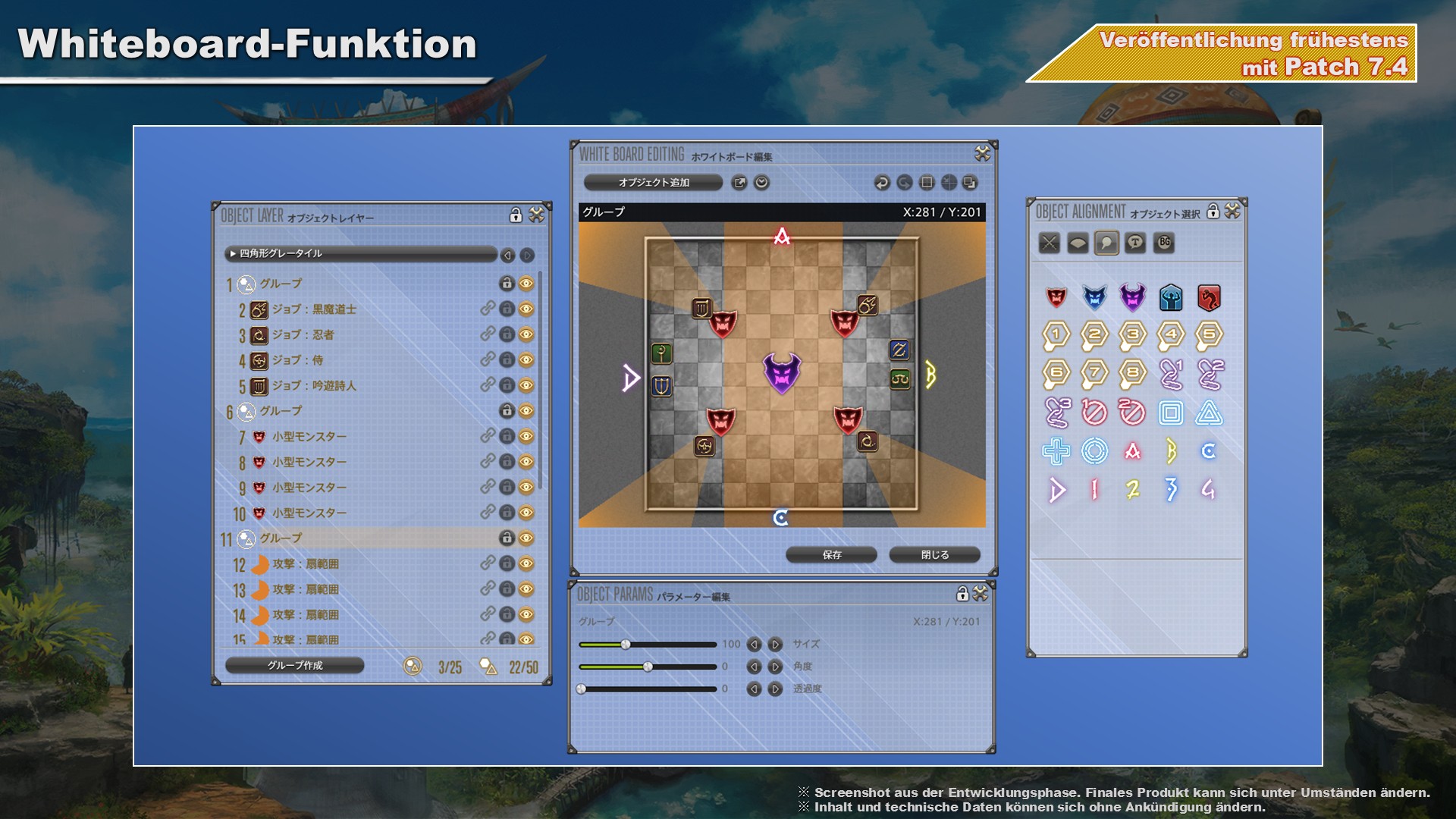This screenshot has width=1456, height=819.
Task: Click the 閉じる close button
Action: coord(934,555)
